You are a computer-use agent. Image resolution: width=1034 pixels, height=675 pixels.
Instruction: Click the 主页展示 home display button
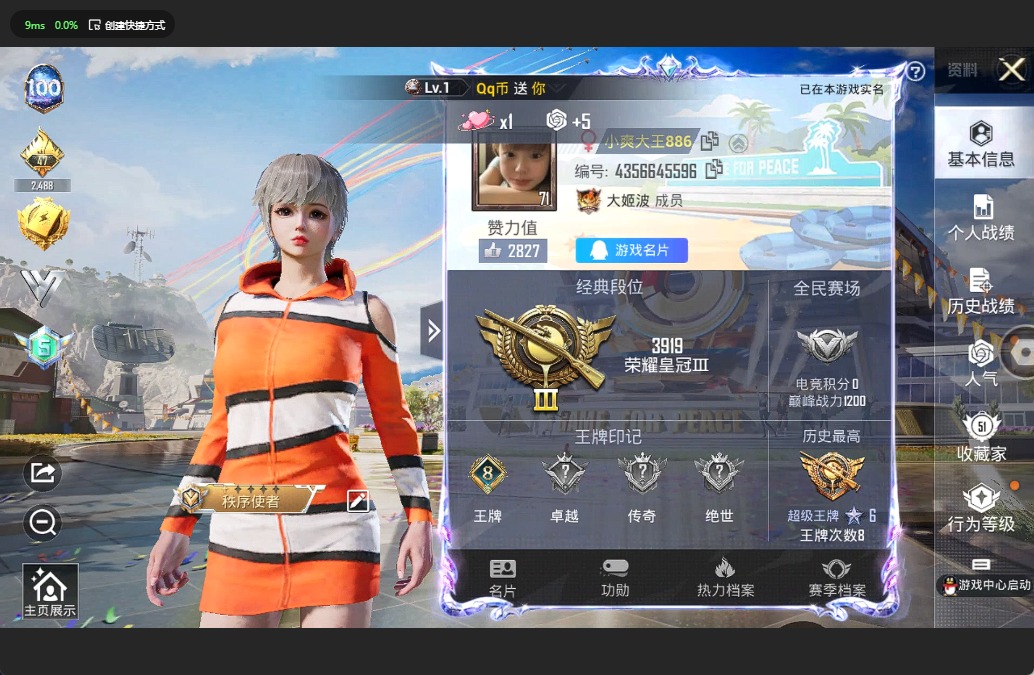50,591
